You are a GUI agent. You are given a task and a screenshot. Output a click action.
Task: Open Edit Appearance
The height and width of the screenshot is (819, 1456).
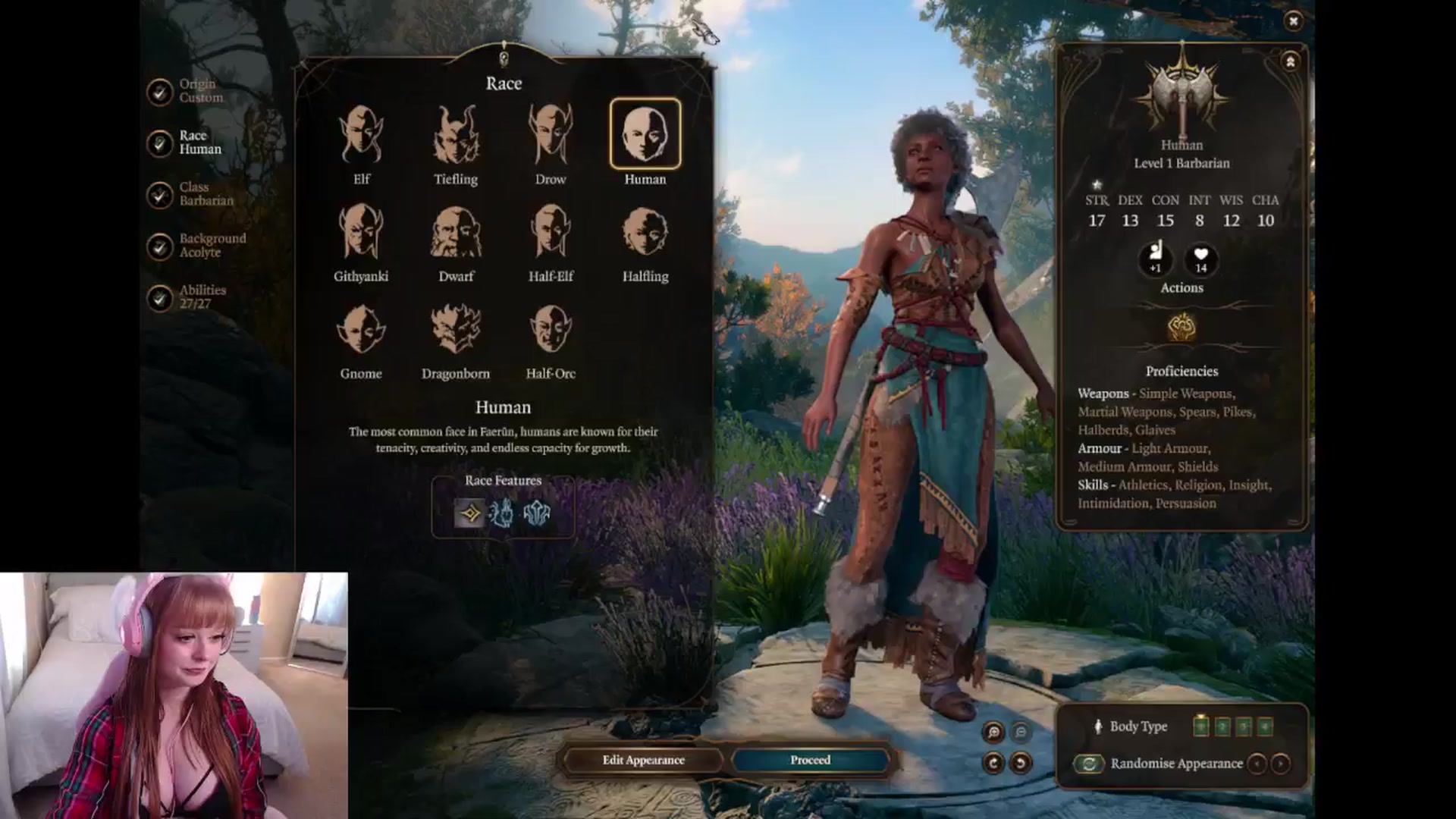tap(643, 760)
